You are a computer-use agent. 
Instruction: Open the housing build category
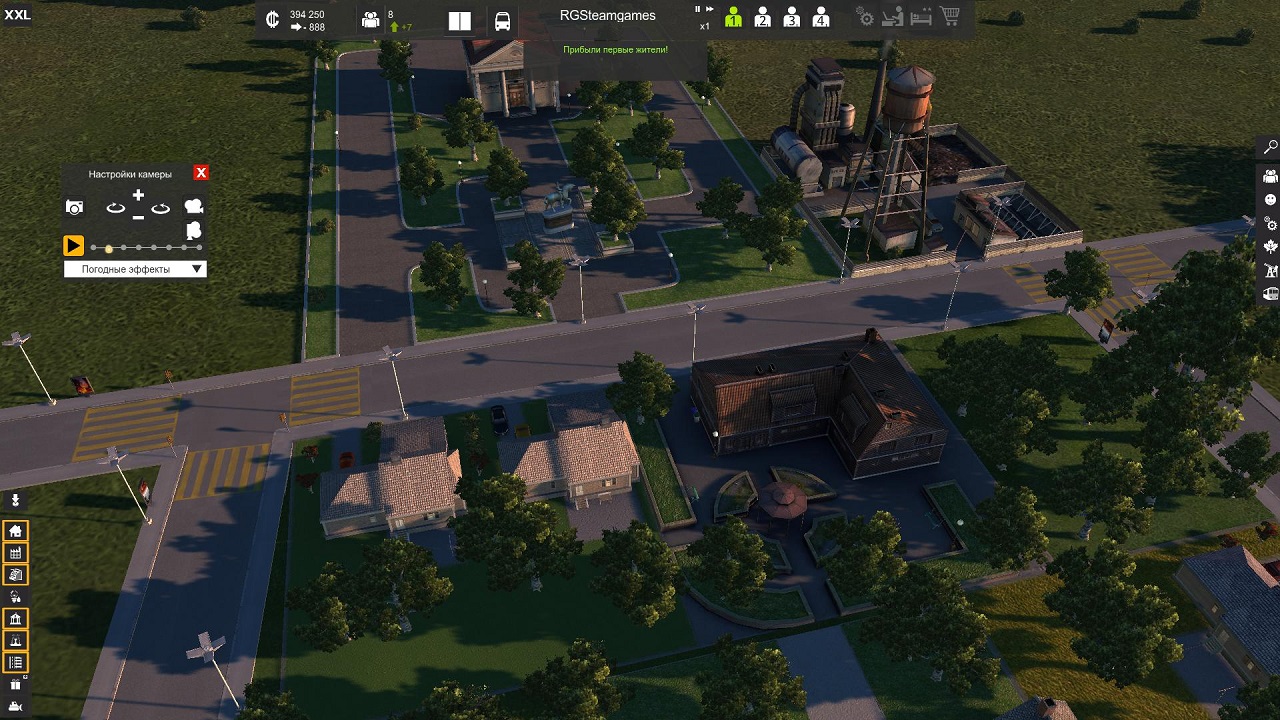tap(15, 530)
